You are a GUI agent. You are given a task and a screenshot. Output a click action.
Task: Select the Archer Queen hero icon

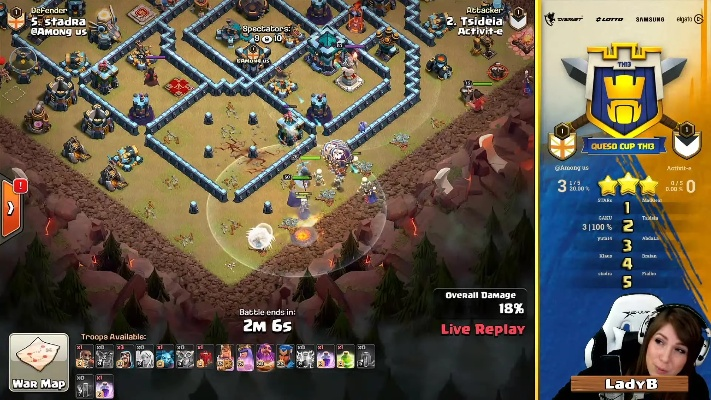point(246,356)
